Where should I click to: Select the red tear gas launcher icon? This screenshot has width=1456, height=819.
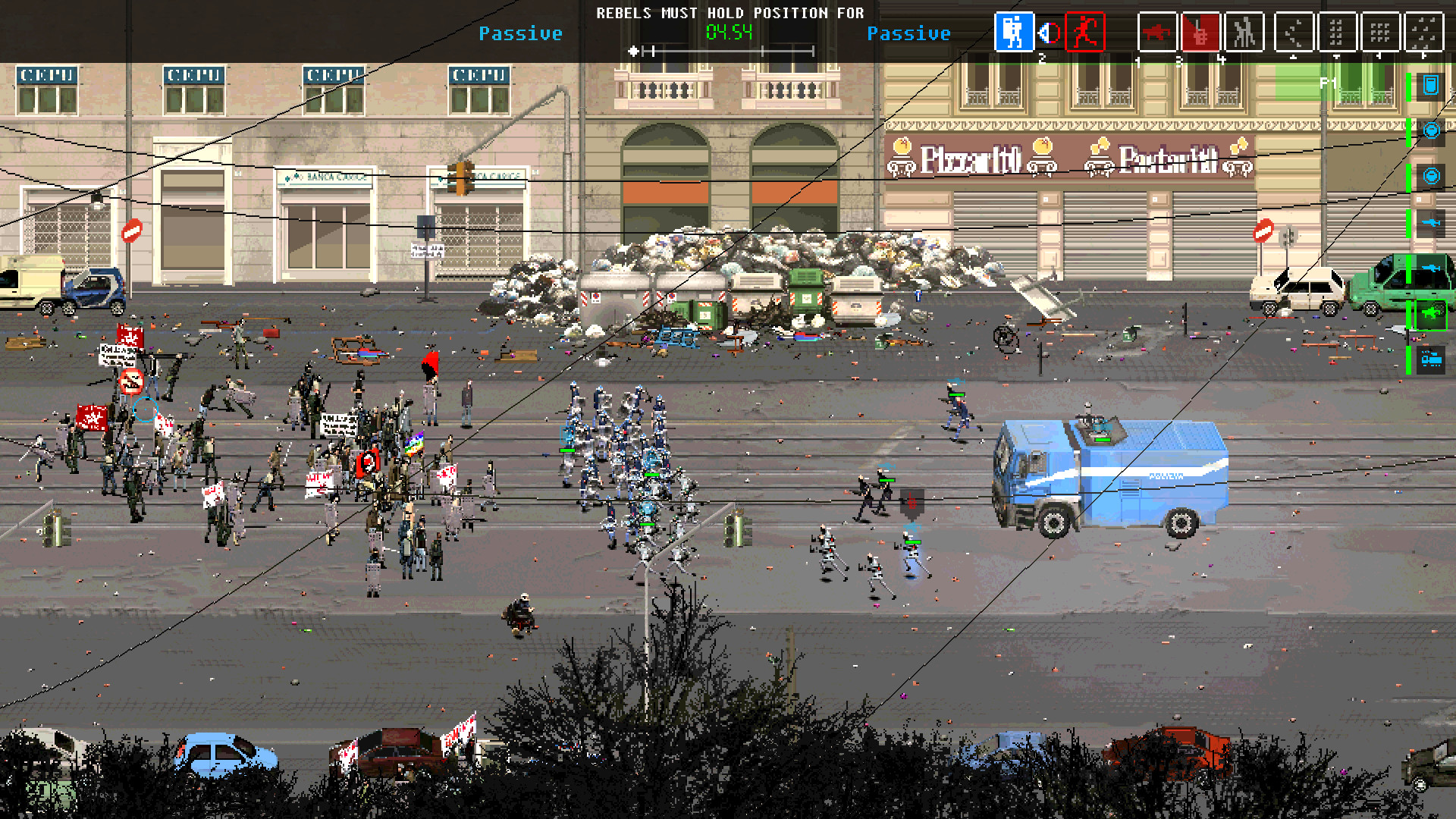[x=1200, y=33]
